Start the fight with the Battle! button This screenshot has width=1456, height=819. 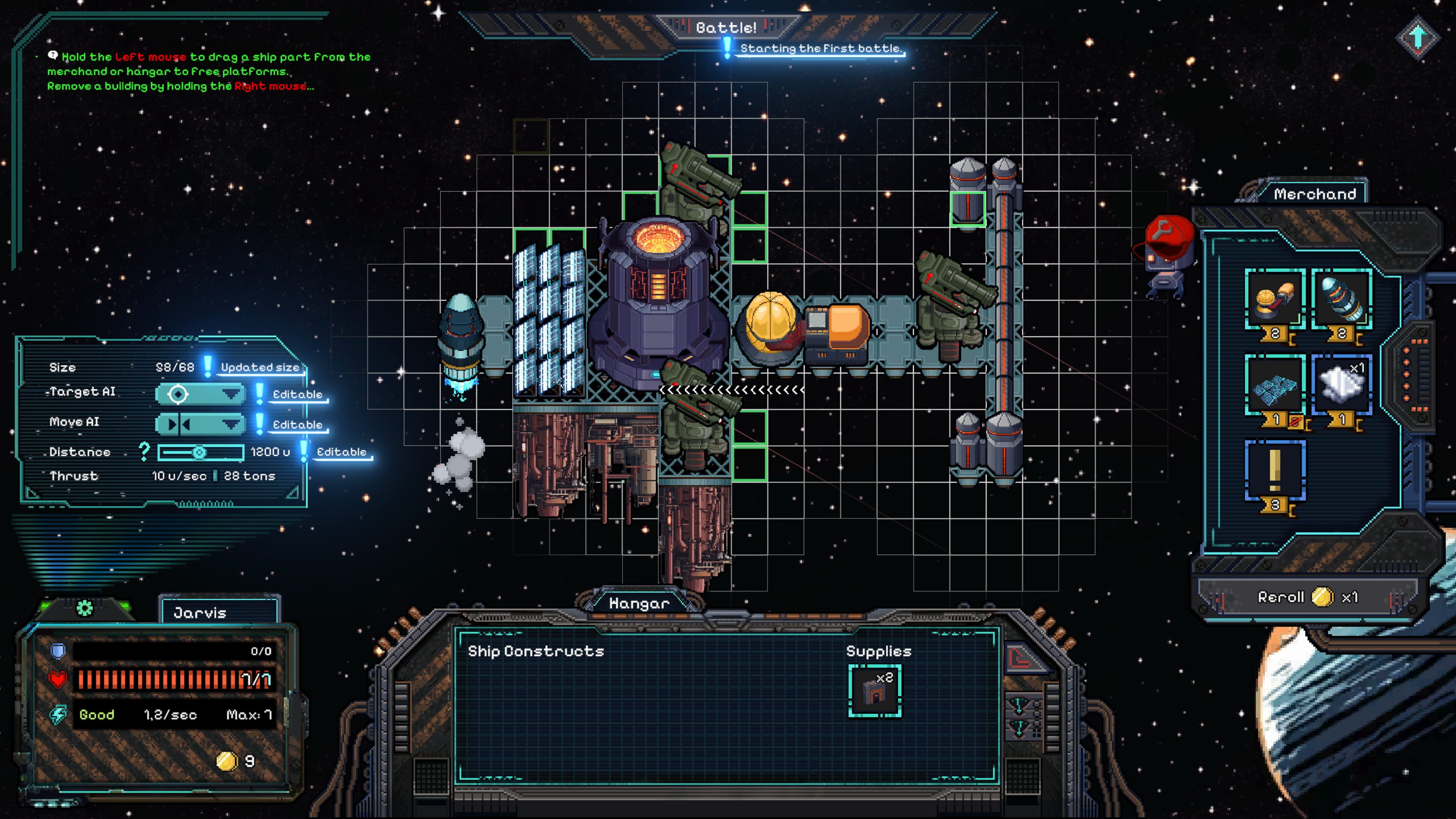[726, 27]
